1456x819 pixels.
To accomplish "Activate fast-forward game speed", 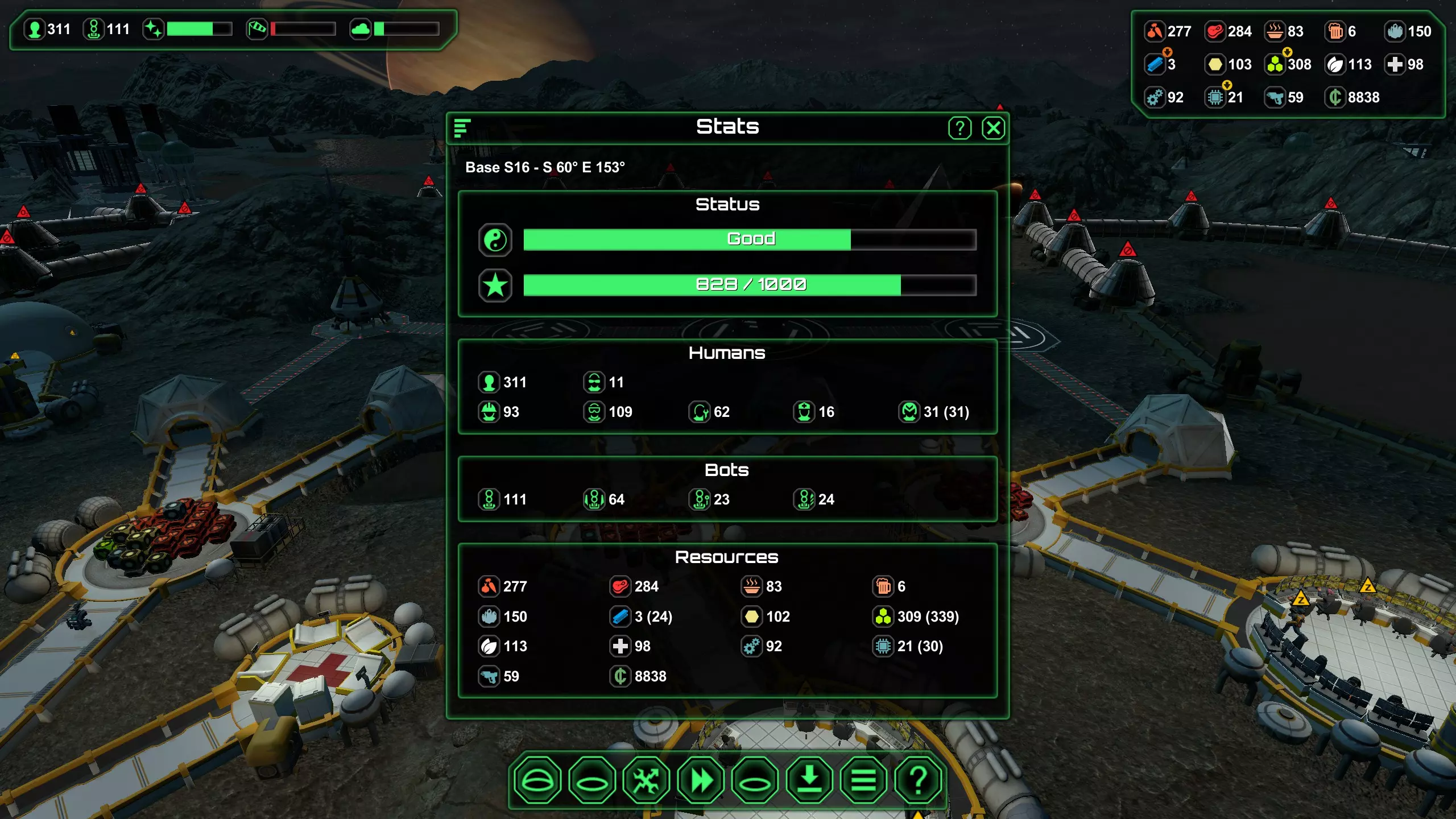I will coord(701,780).
